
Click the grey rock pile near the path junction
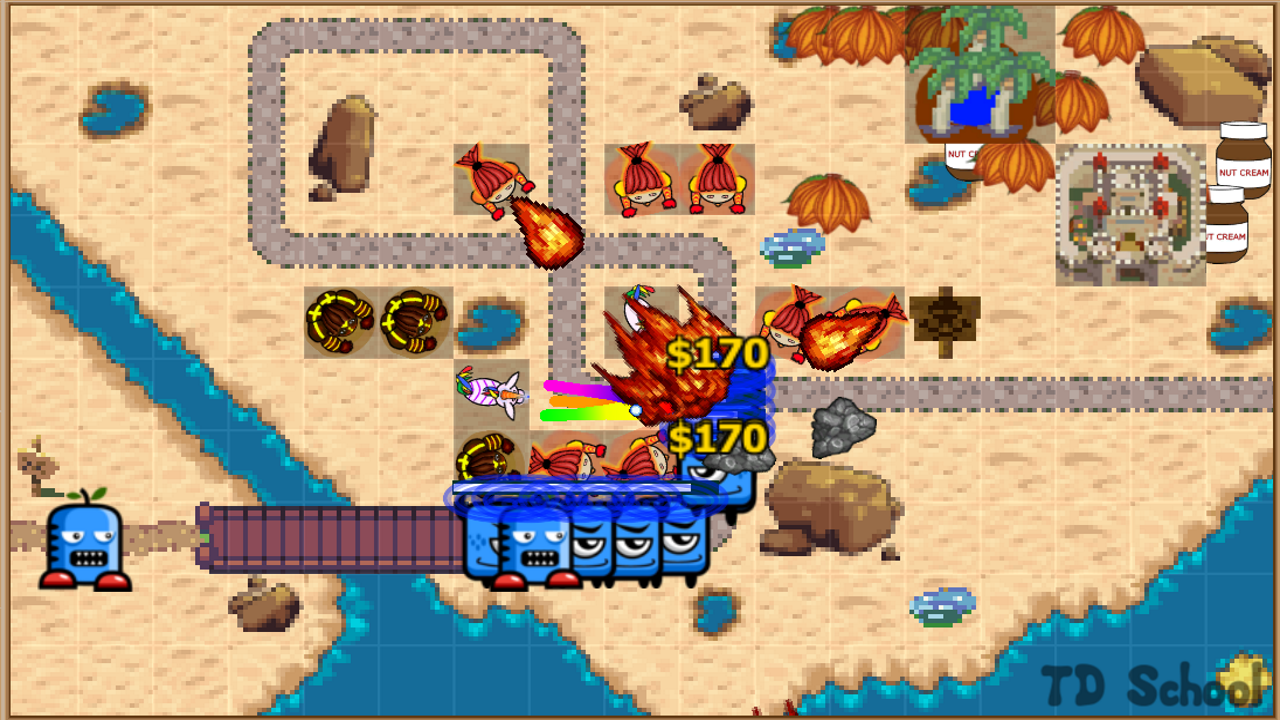click(840, 432)
